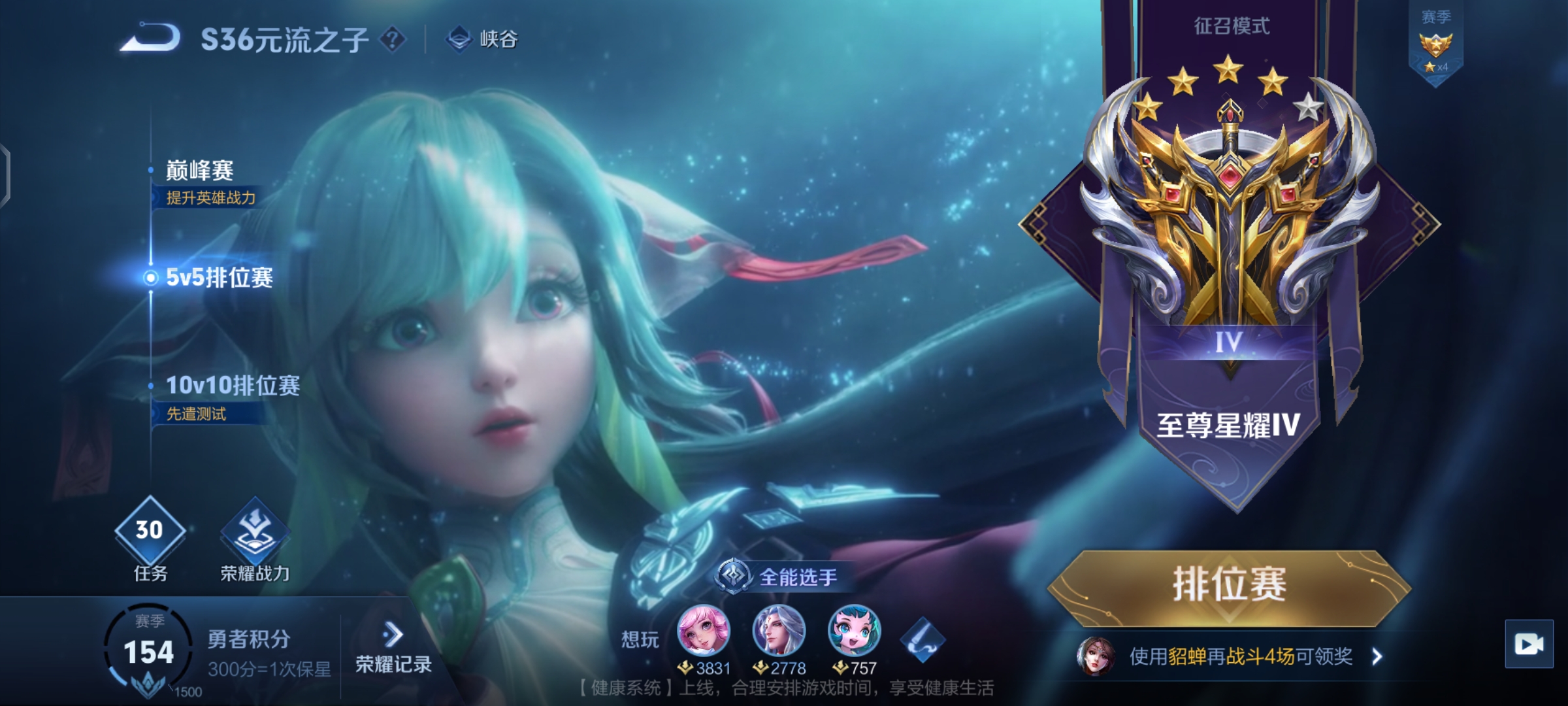Screen dimensions: 1568x706
Task: Switch to 巅峰赛 mode
Action: (200, 171)
